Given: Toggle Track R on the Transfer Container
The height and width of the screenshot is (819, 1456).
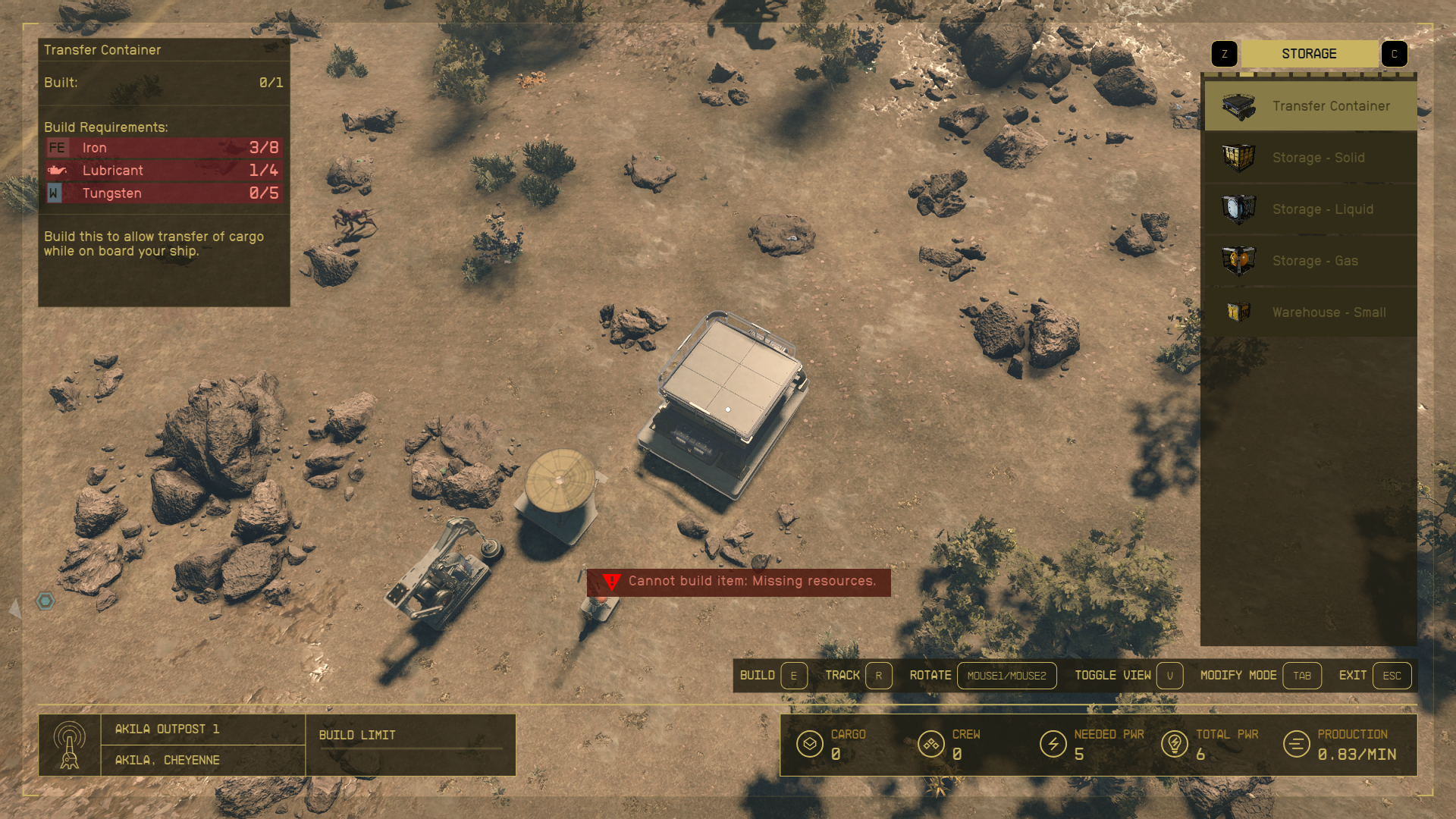Looking at the screenshot, I should 879,676.
